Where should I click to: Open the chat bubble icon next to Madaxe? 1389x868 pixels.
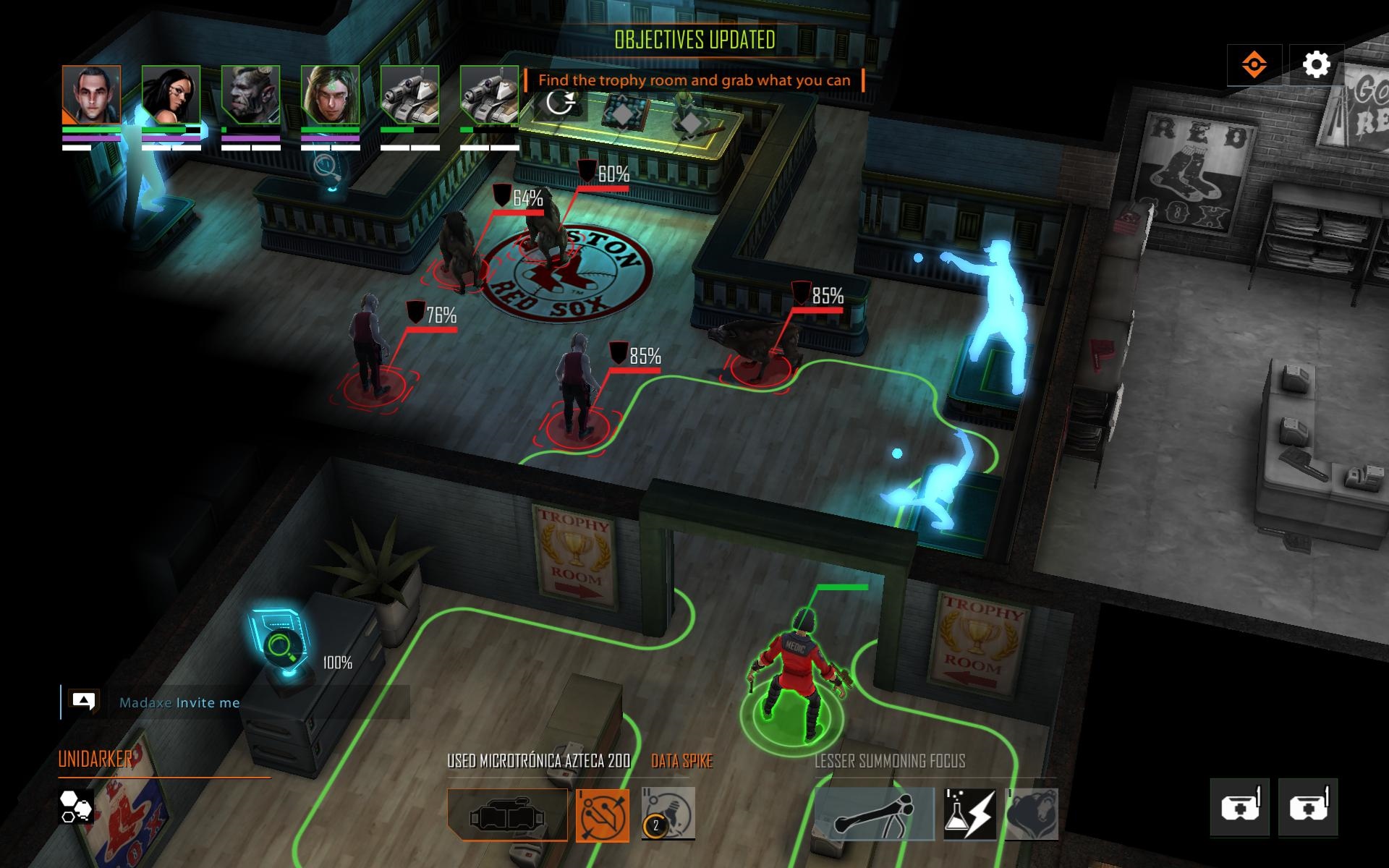(x=83, y=701)
